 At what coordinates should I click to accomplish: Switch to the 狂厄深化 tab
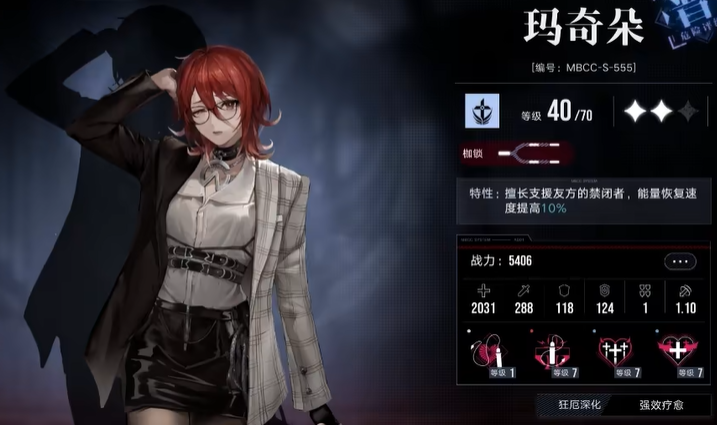coord(587,404)
